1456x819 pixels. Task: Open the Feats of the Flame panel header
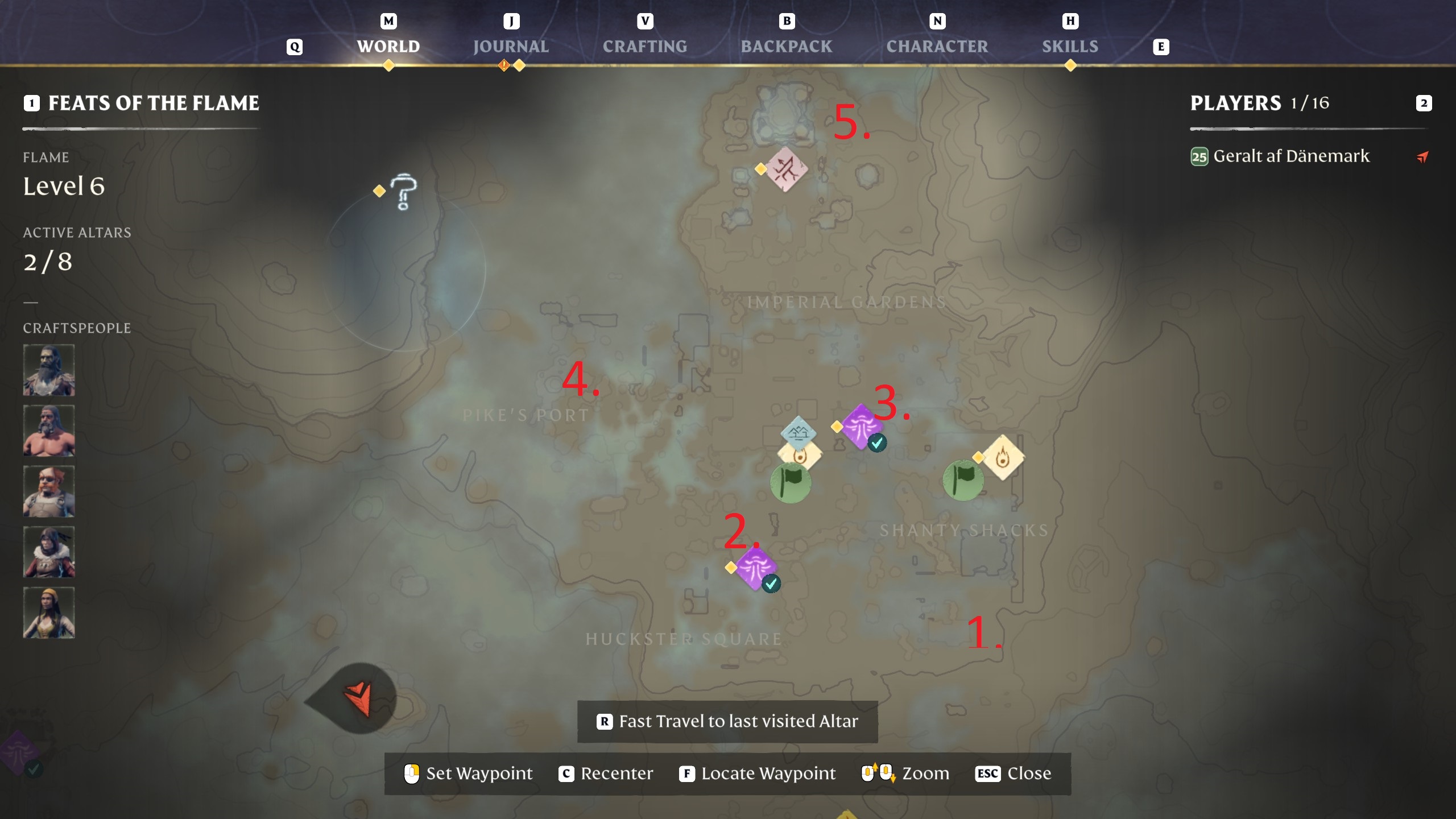[154, 103]
